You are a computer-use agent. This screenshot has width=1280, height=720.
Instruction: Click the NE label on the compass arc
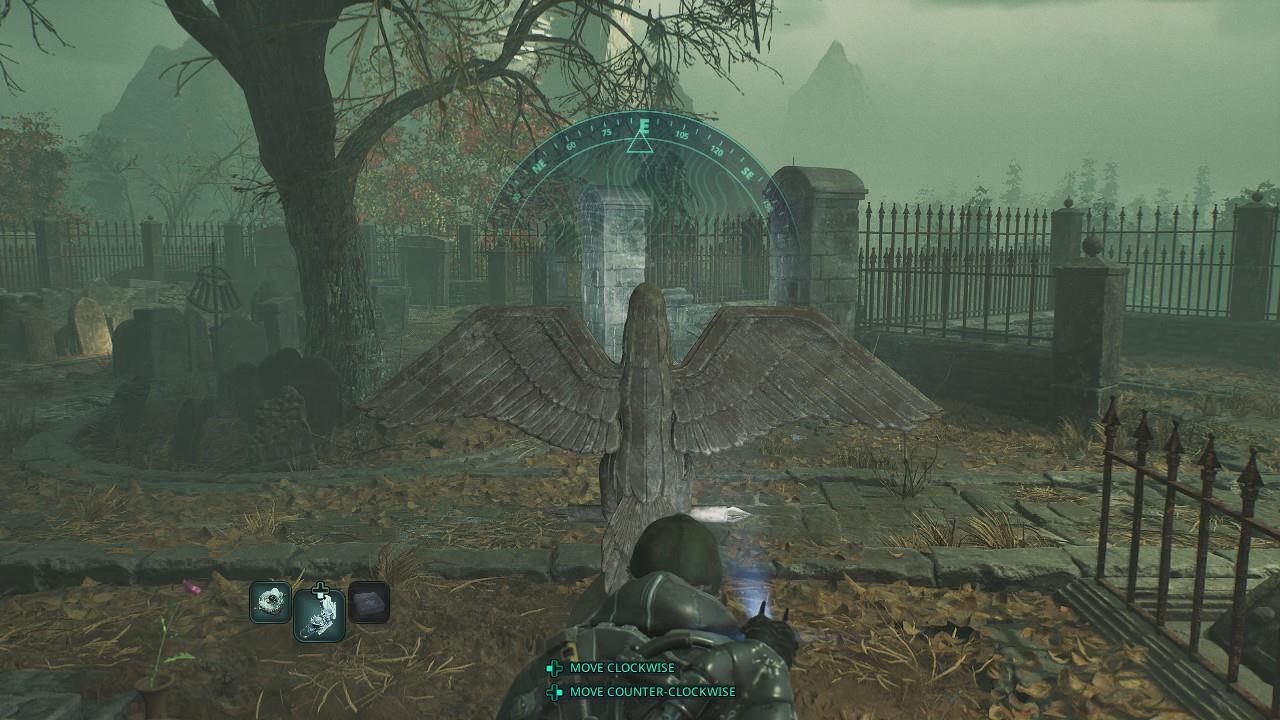pos(540,165)
